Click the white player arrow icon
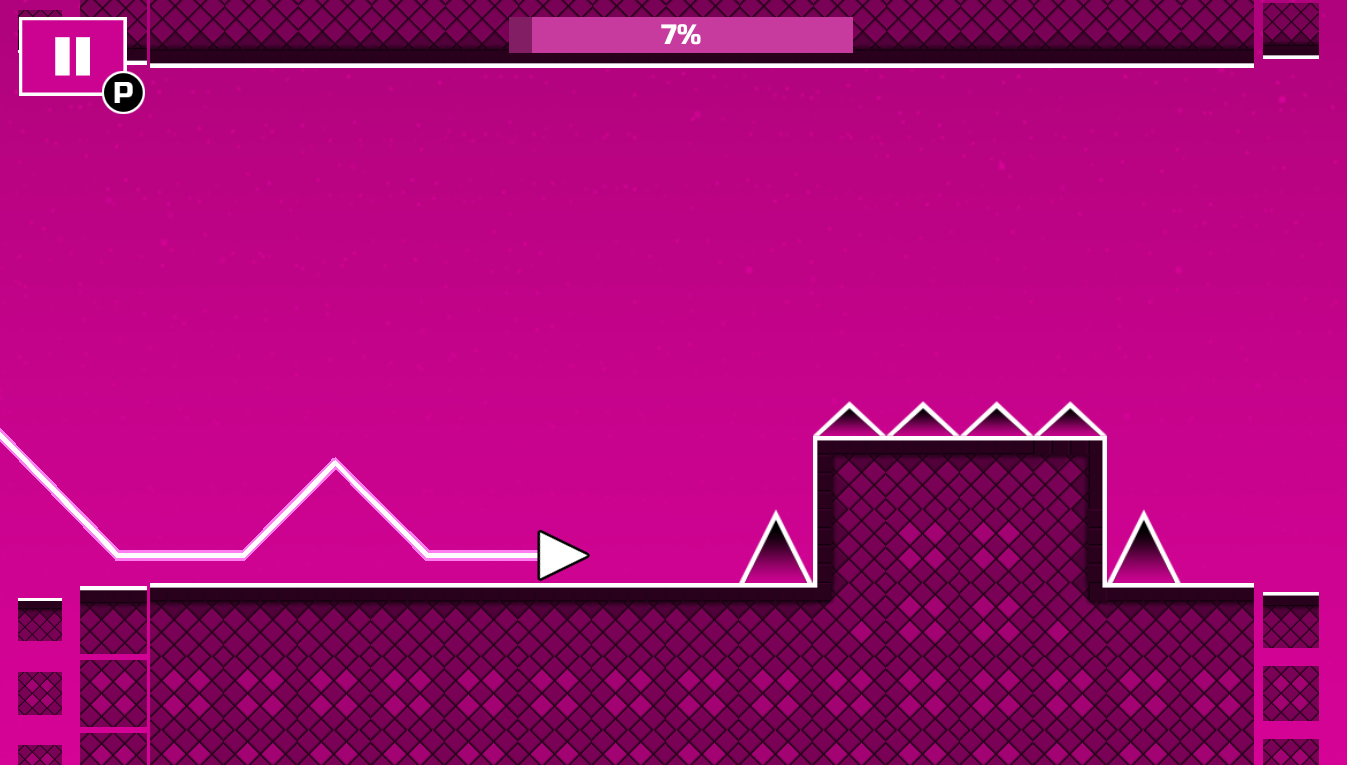Image resolution: width=1347 pixels, height=765 pixels. coord(562,555)
